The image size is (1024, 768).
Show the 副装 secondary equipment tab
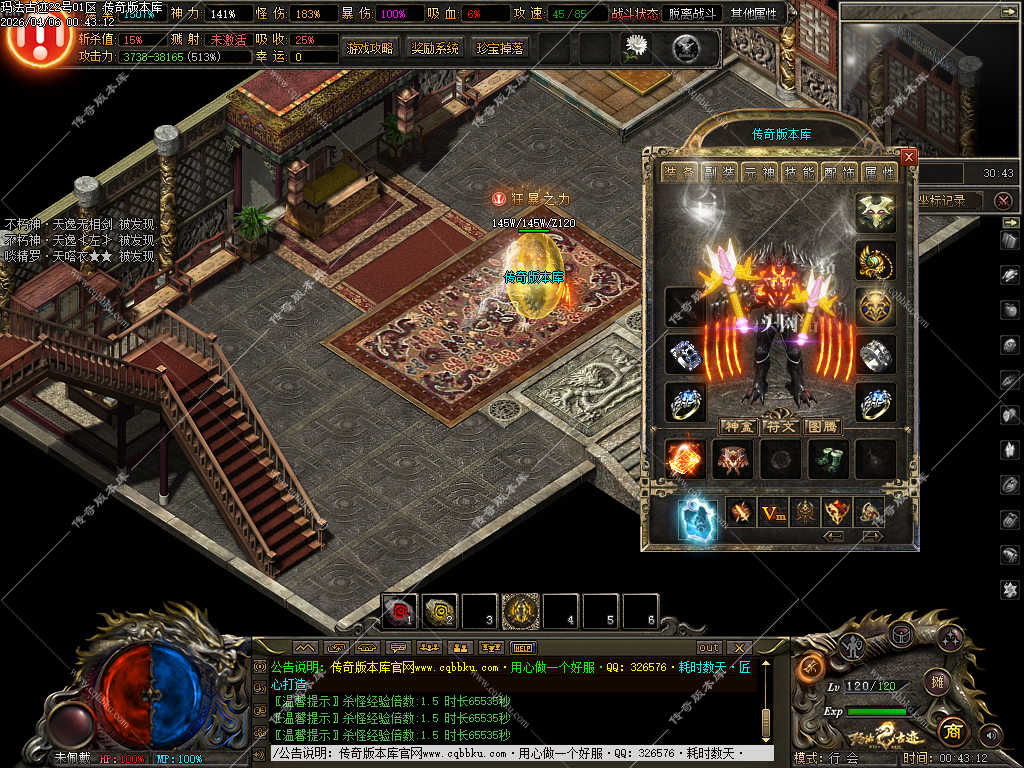717,172
